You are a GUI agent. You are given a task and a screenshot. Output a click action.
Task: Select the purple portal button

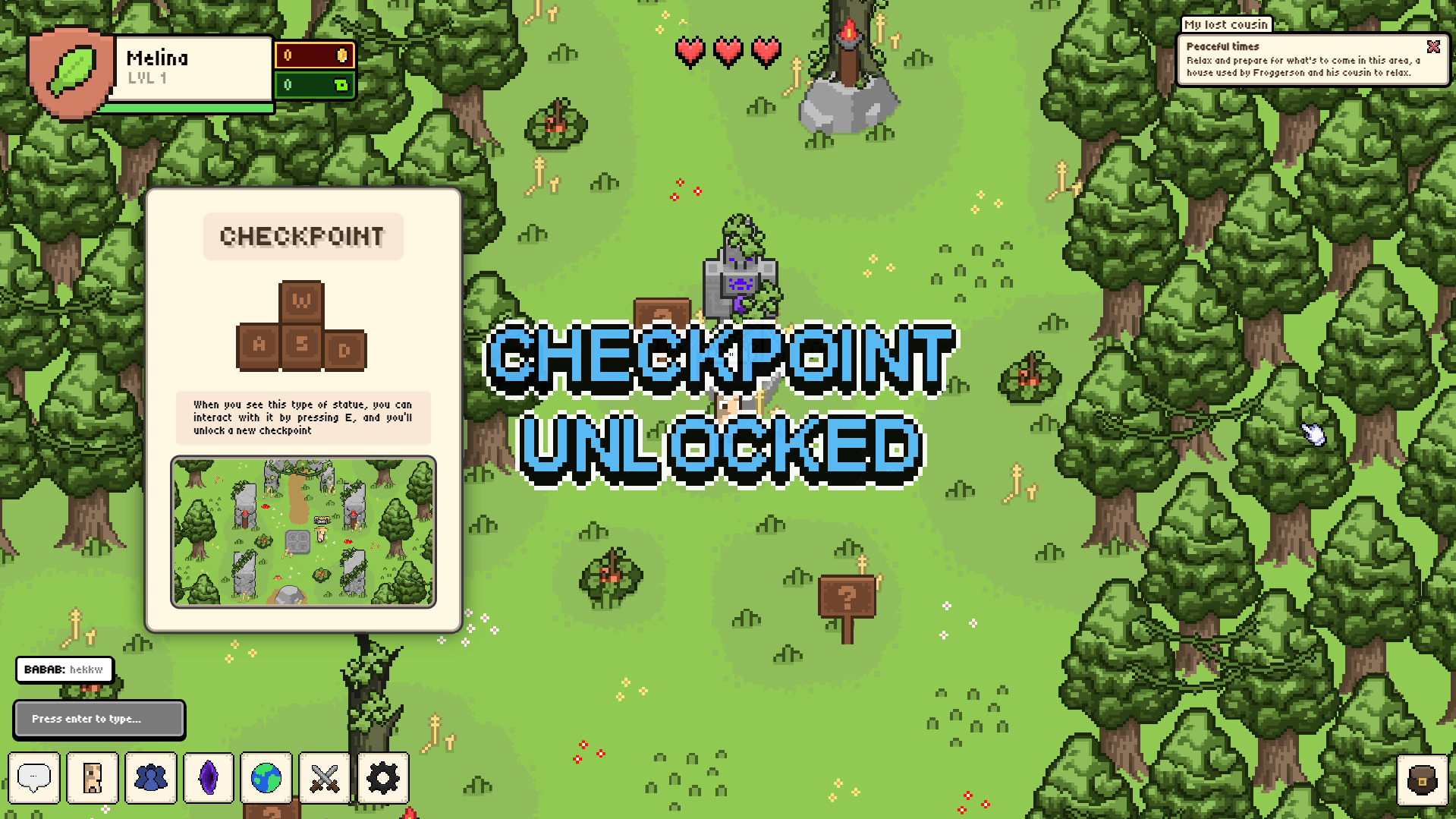[209, 778]
